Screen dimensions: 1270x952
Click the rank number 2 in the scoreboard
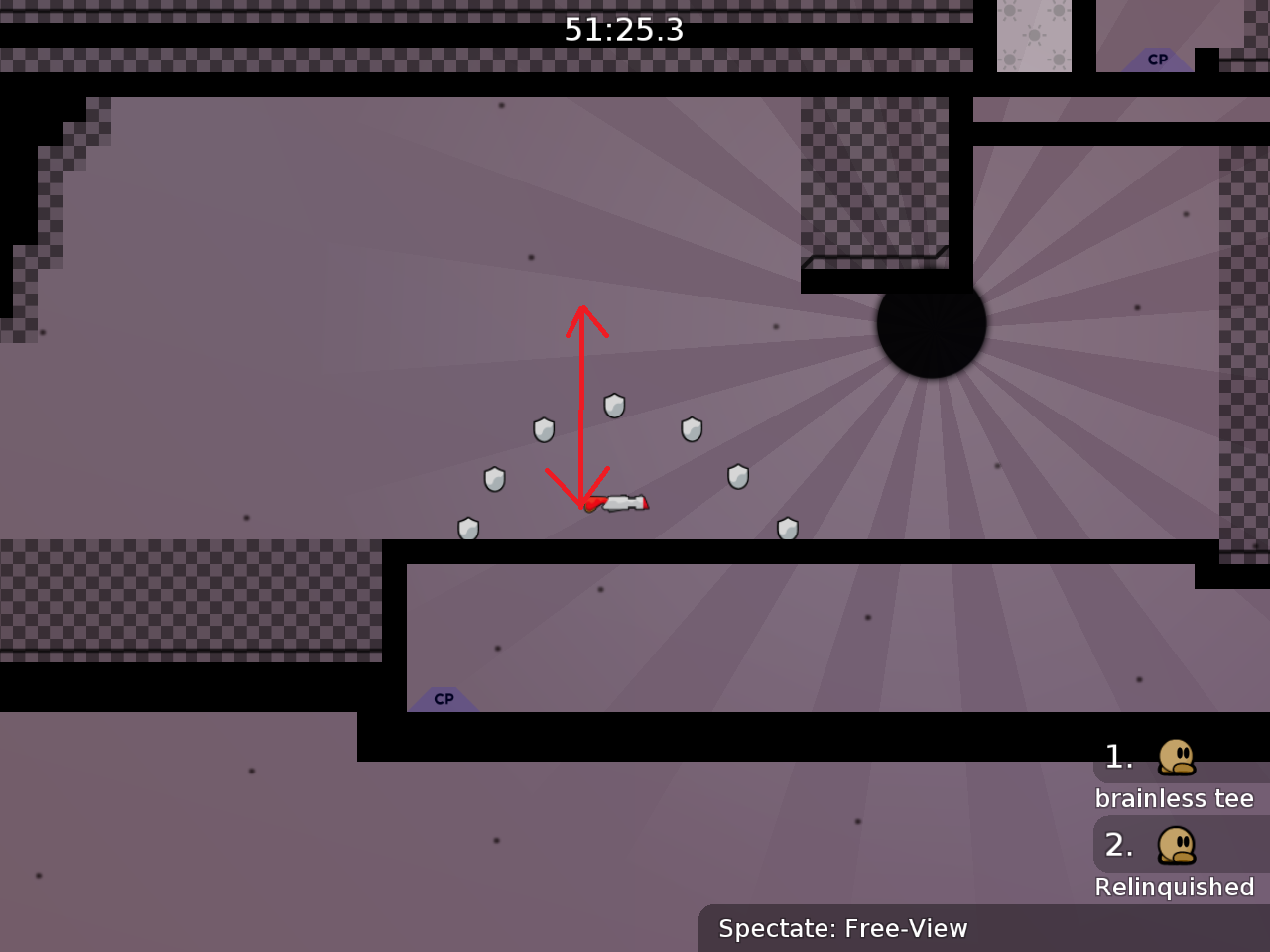[x=1118, y=845]
